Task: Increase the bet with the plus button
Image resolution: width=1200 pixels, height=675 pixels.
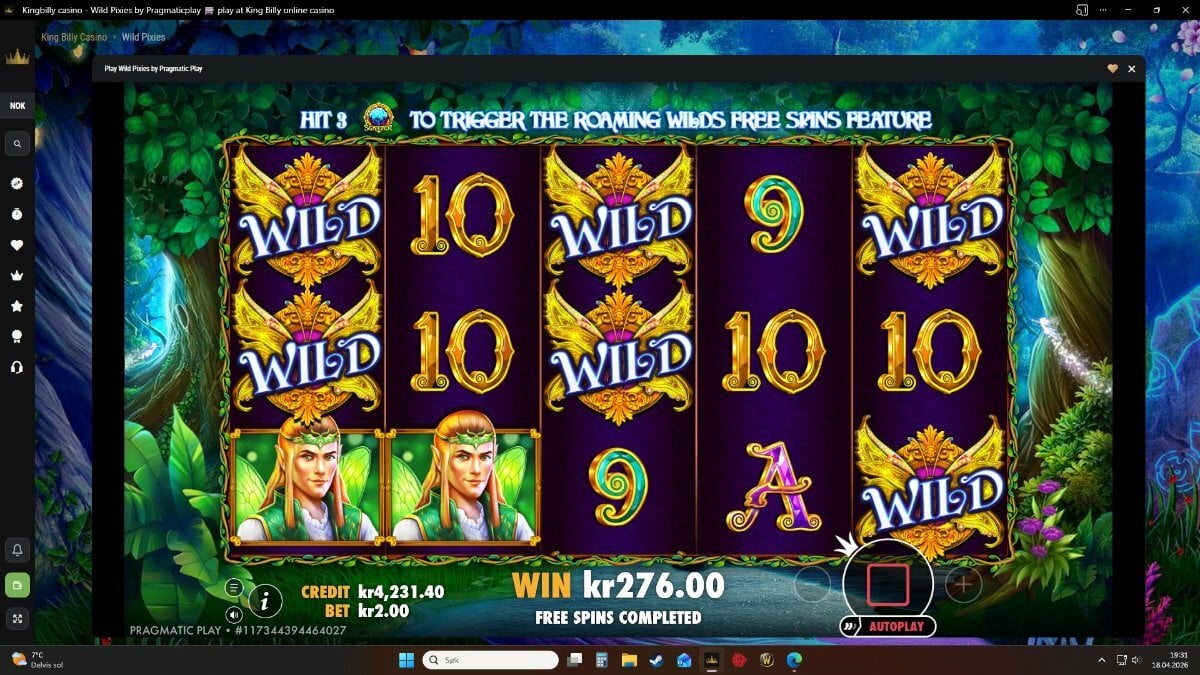Action: click(x=963, y=585)
